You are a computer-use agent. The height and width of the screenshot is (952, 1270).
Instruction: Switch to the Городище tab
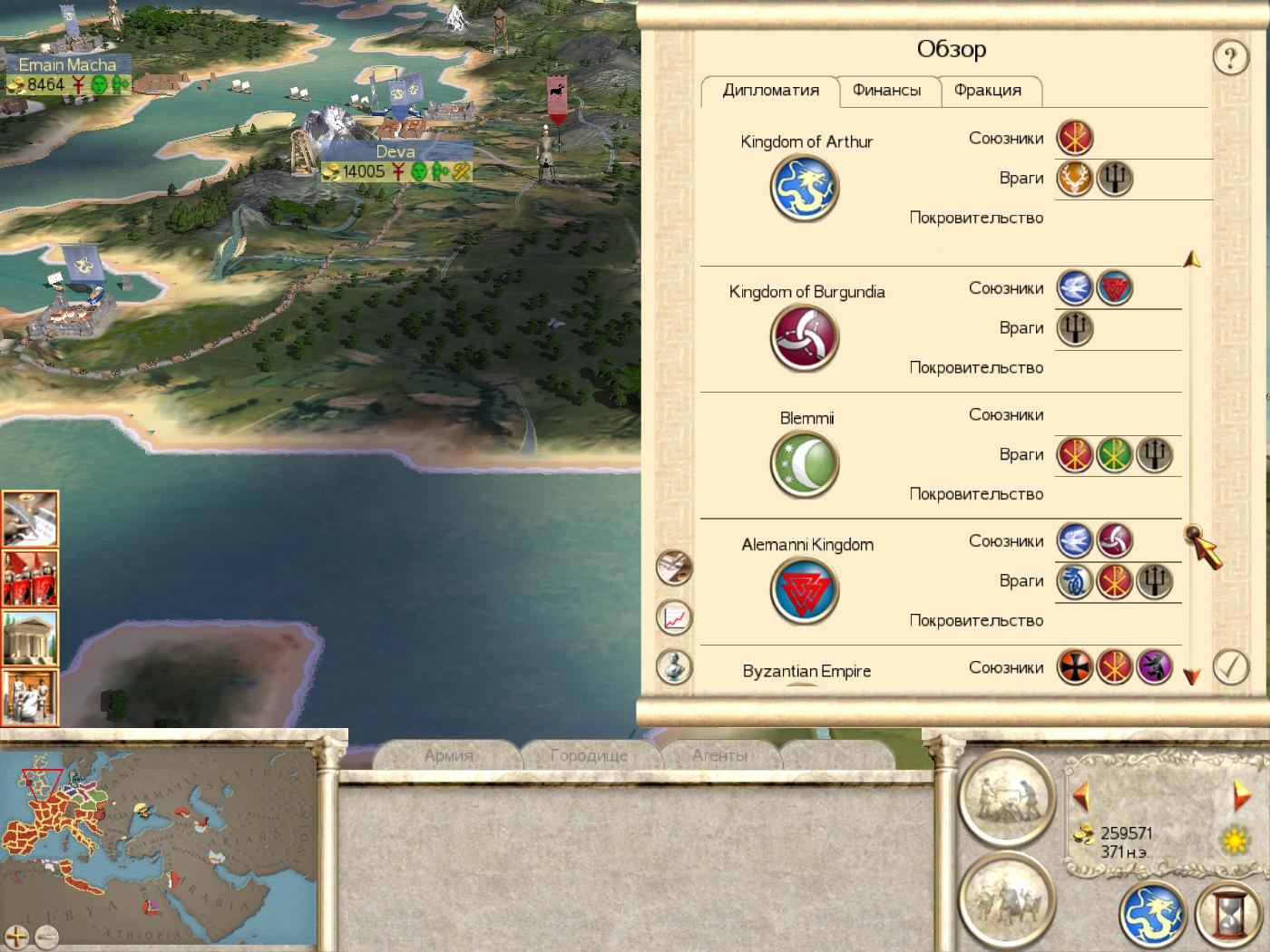(589, 755)
